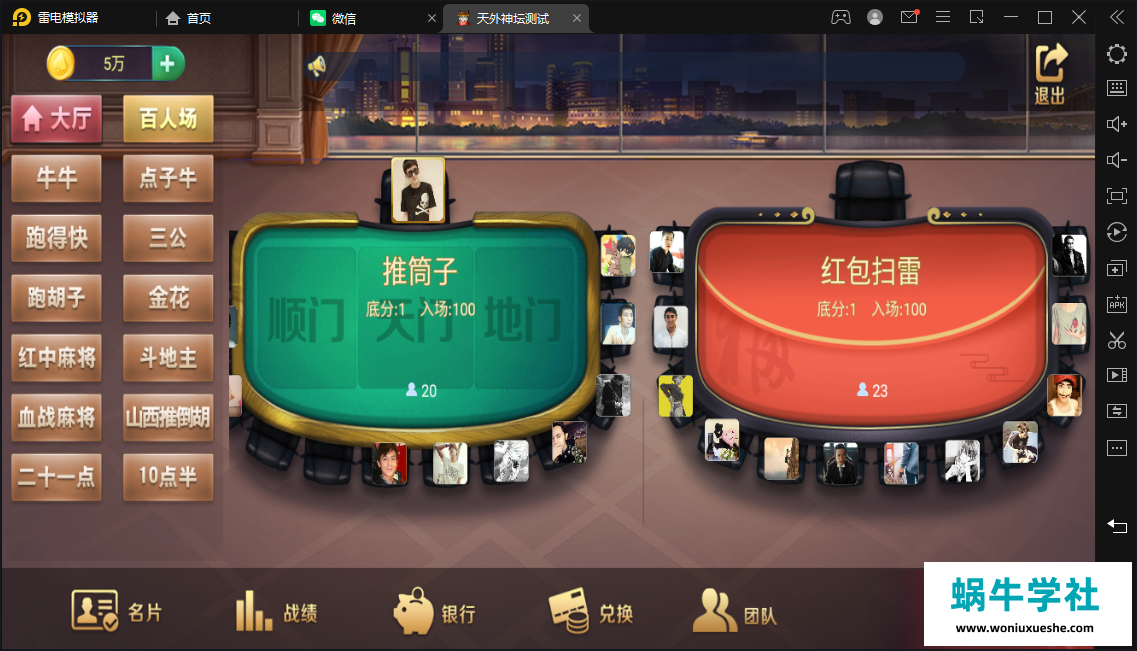Choose the 金花 game category
The width and height of the screenshot is (1137, 651).
point(168,298)
